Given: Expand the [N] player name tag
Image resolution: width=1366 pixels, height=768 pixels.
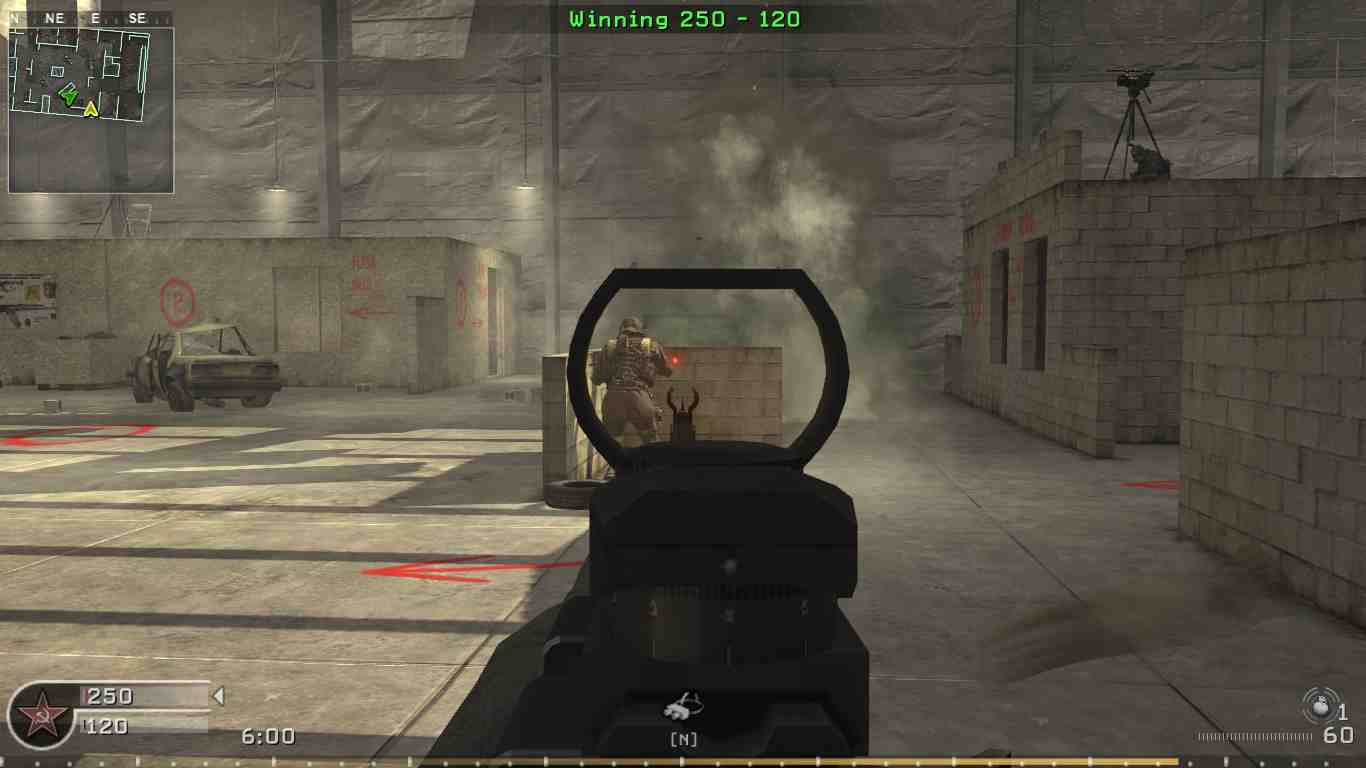Looking at the screenshot, I should [x=686, y=740].
